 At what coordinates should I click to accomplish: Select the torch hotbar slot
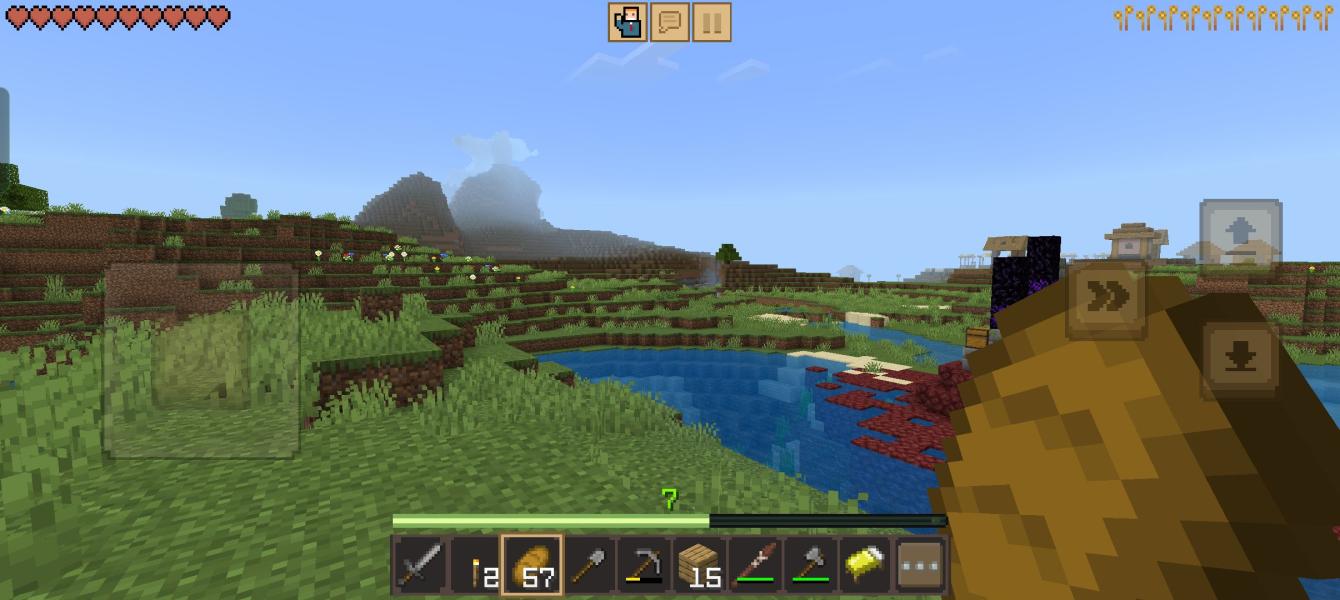tap(476, 566)
